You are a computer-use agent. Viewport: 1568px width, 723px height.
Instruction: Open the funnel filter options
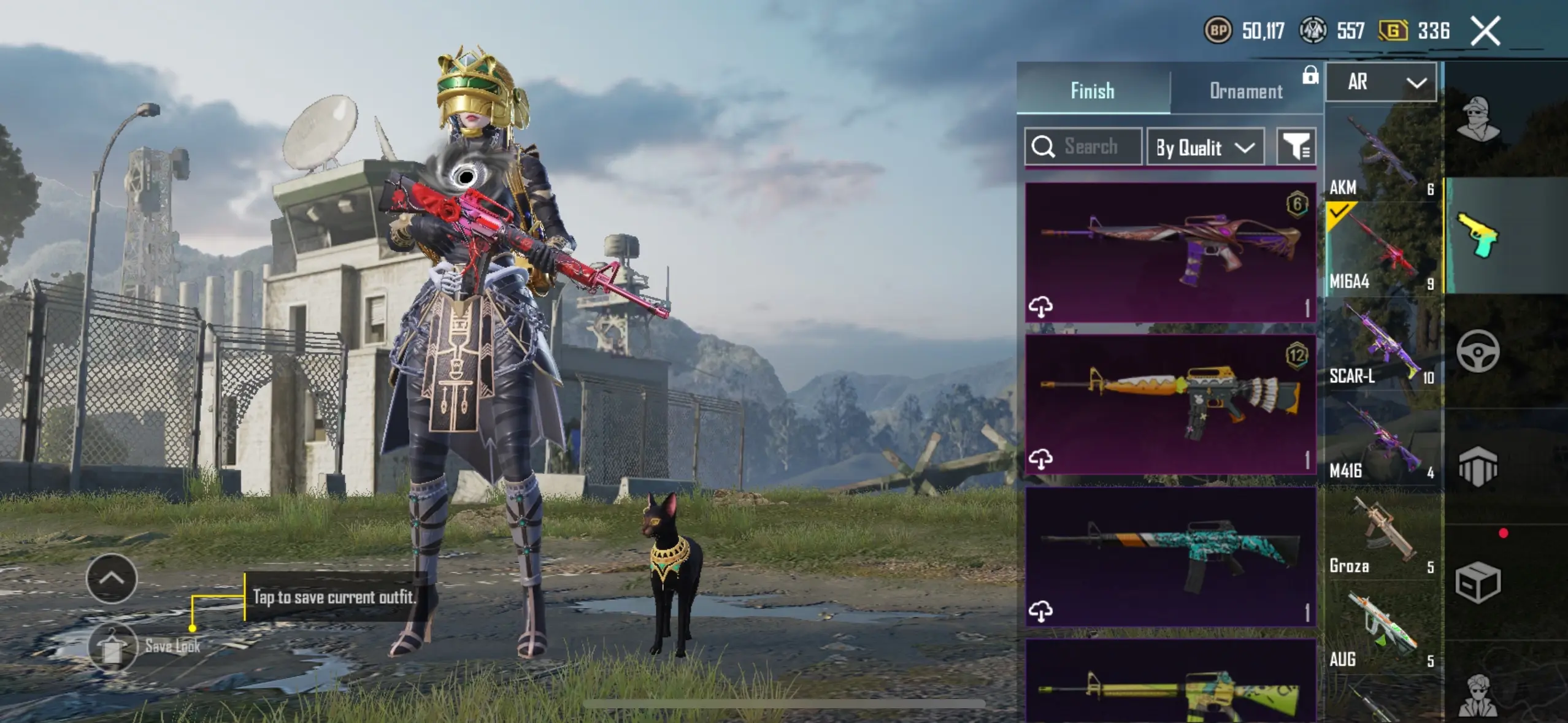coord(1296,147)
